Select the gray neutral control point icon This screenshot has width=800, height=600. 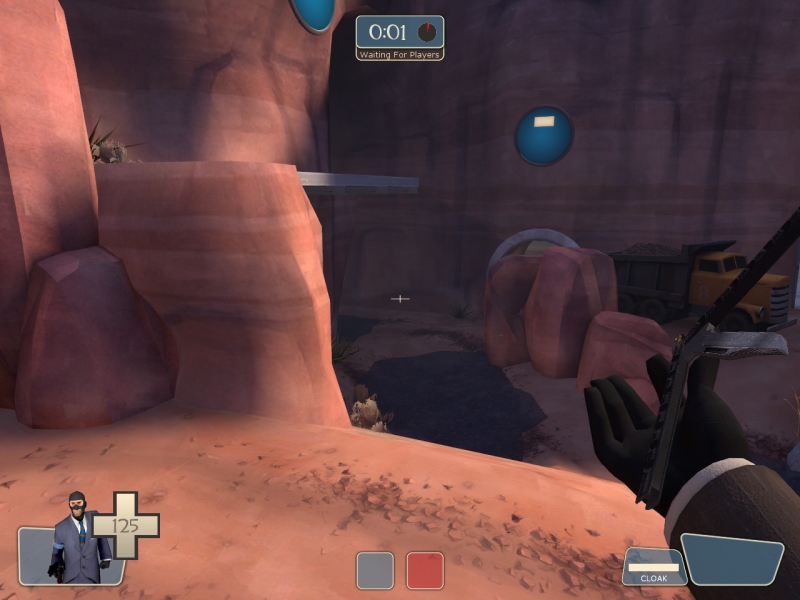[375, 570]
